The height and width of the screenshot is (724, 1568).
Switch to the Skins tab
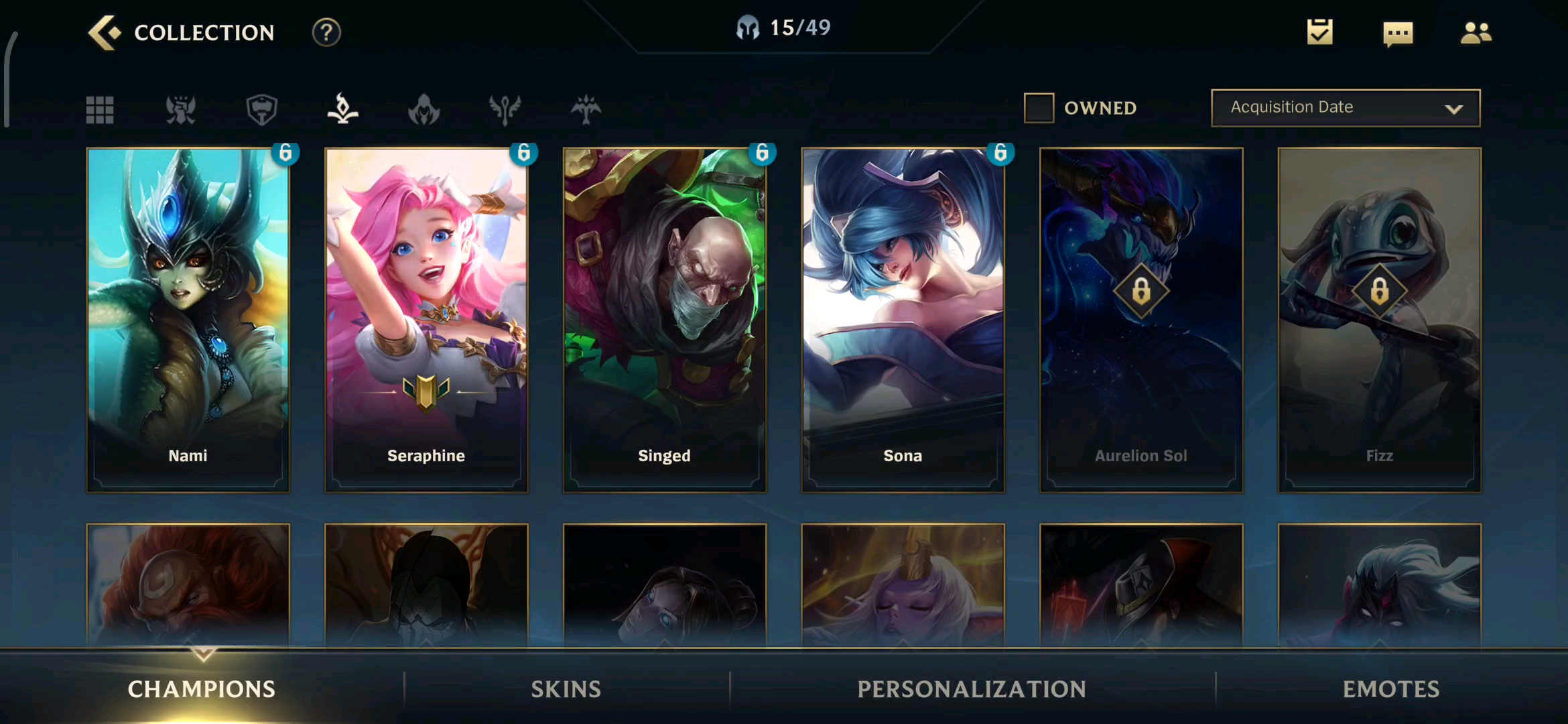[566, 689]
